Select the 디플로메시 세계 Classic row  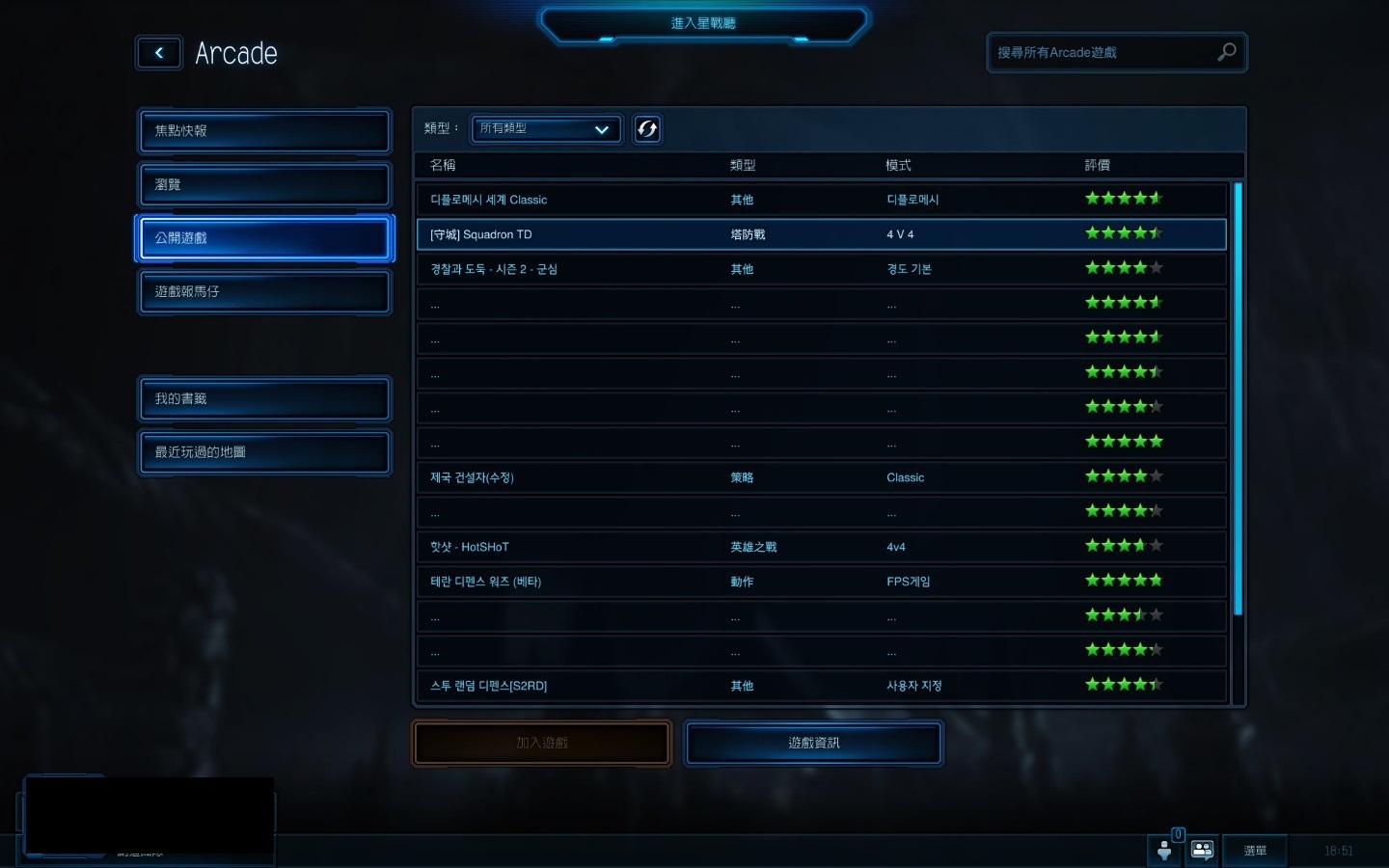(820, 200)
